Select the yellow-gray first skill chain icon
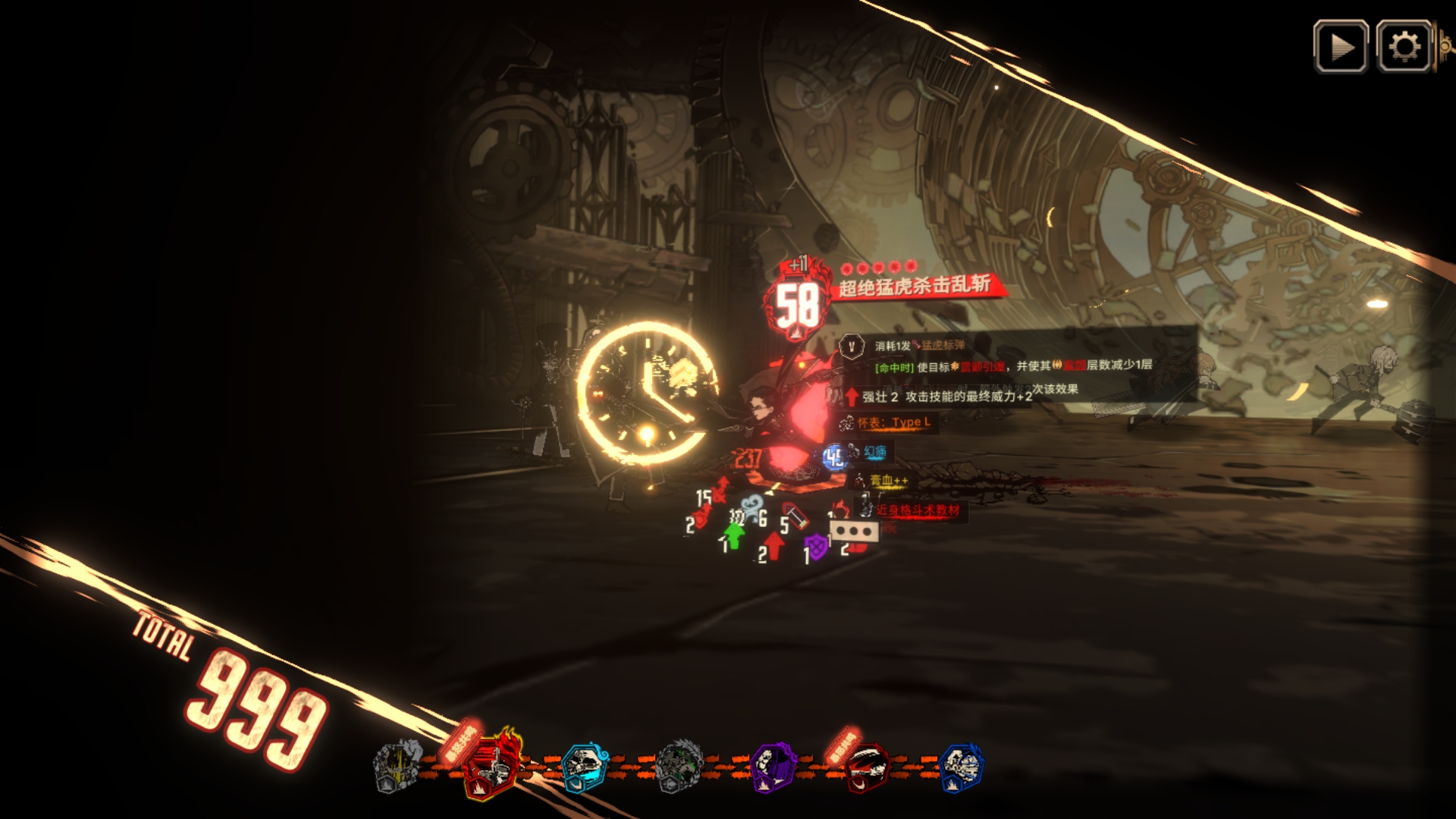Viewport: 1456px width, 819px height. point(398,767)
